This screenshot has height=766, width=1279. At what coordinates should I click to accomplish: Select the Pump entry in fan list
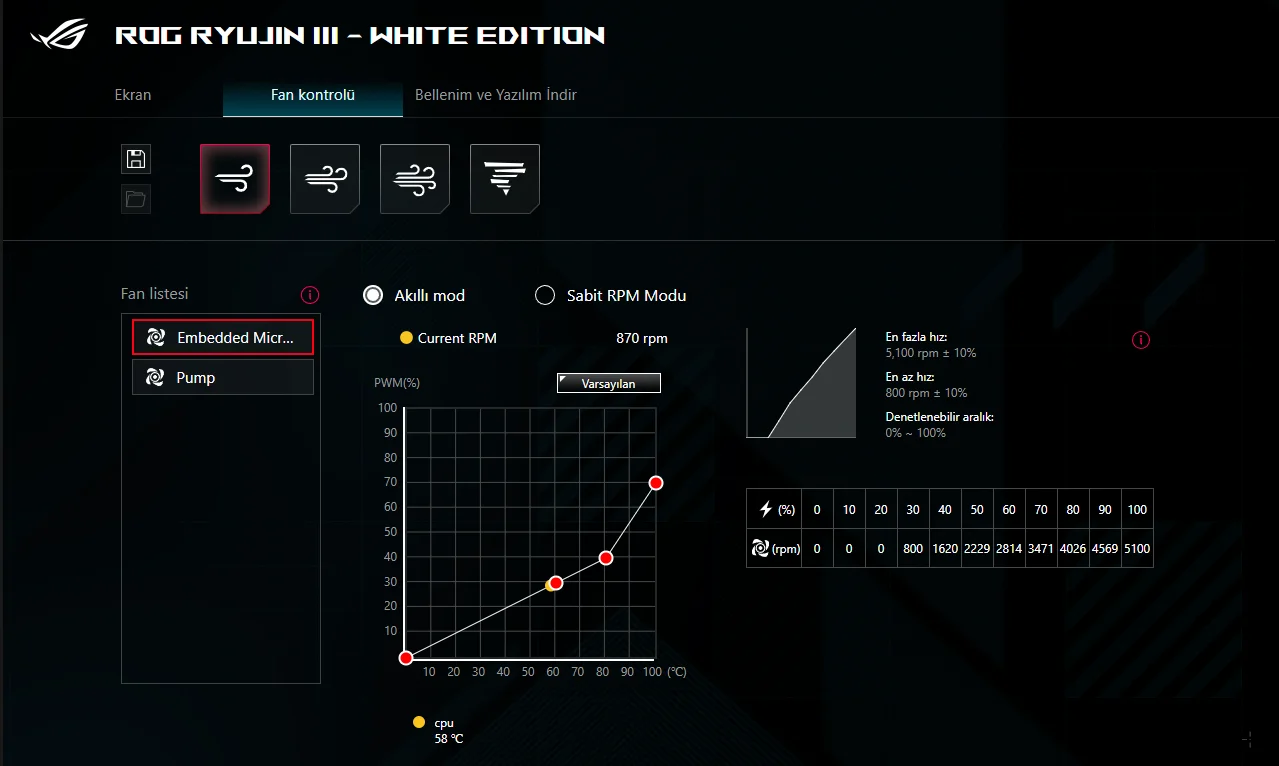point(223,378)
